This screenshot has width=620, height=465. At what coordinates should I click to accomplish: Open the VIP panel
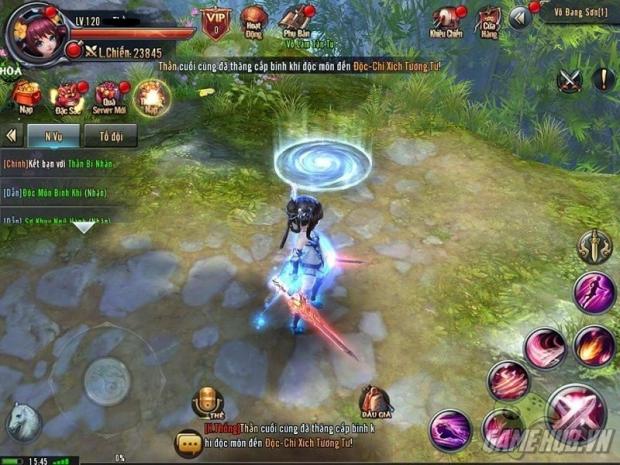214,19
